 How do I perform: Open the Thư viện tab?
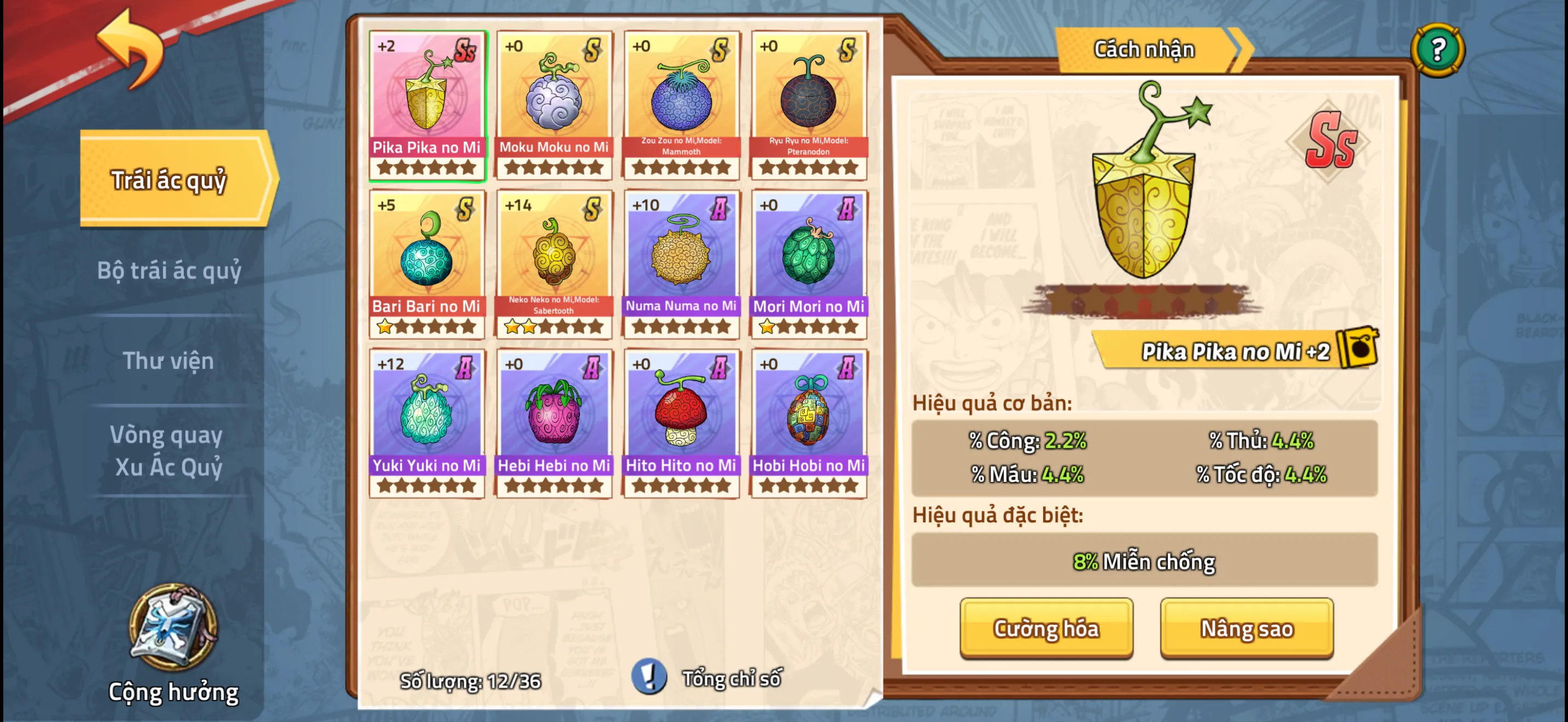click(x=168, y=360)
